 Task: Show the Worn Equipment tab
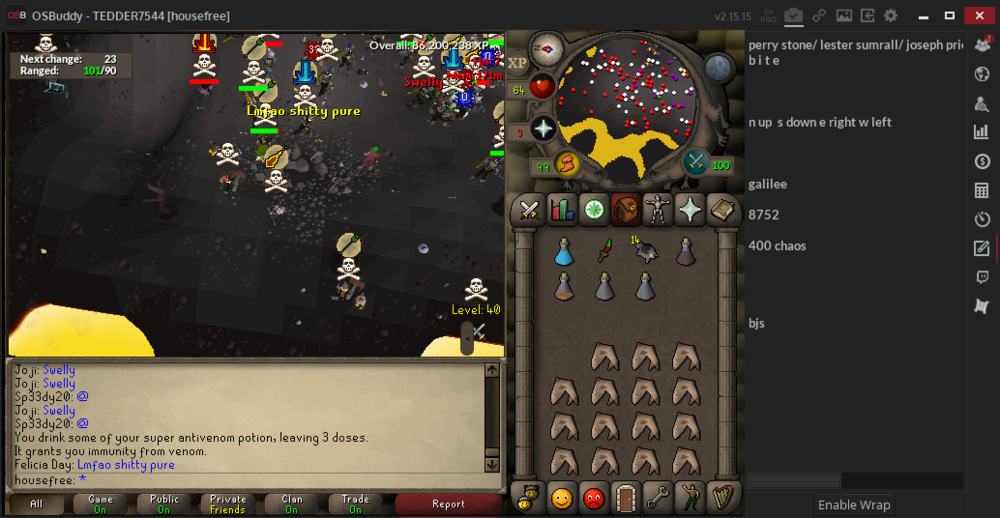tap(658, 210)
